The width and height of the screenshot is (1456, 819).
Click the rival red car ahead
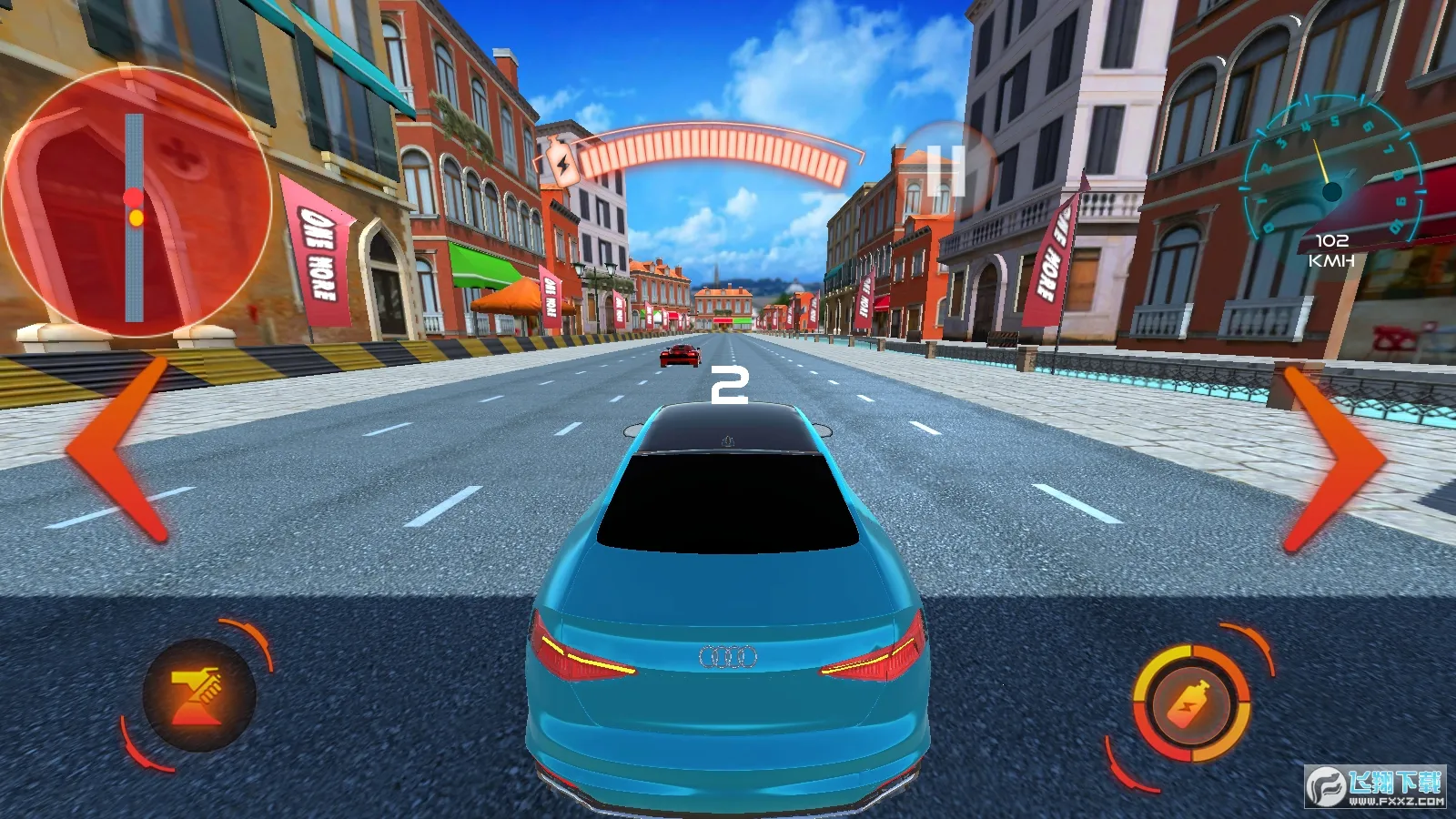click(x=677, y=357)
